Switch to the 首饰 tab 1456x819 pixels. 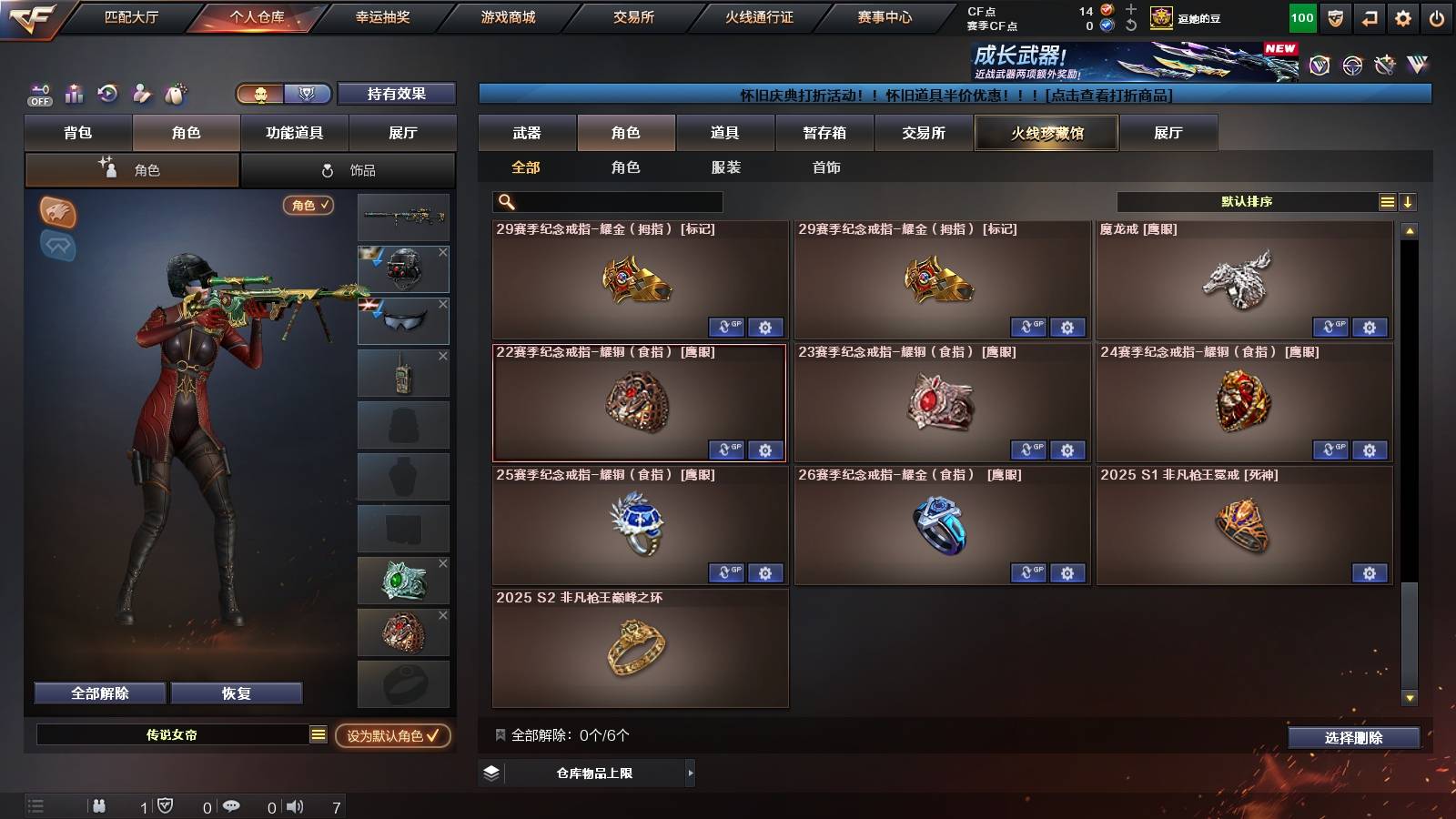[826, 167]
